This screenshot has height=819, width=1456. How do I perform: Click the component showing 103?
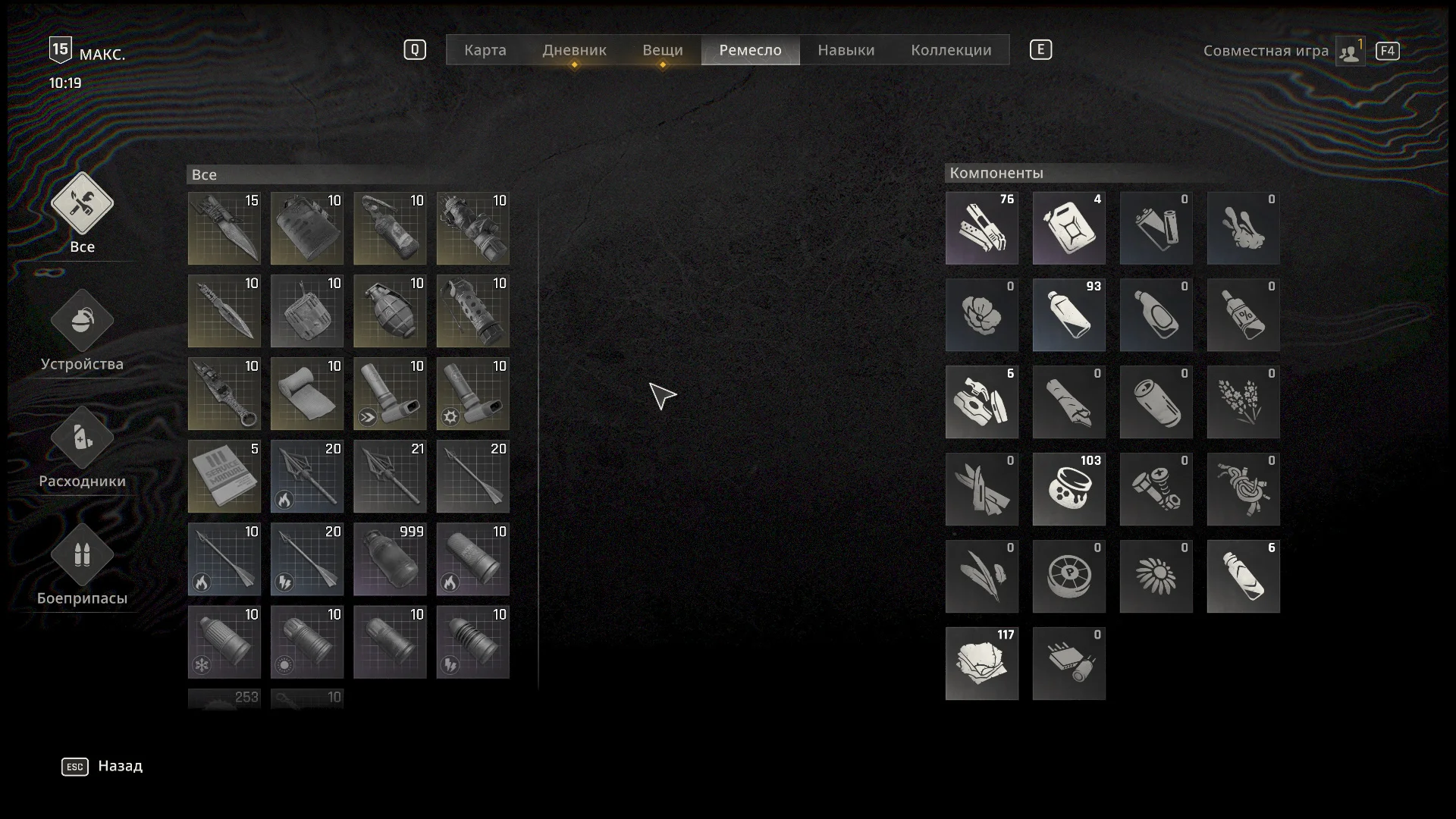(1068, 489)
